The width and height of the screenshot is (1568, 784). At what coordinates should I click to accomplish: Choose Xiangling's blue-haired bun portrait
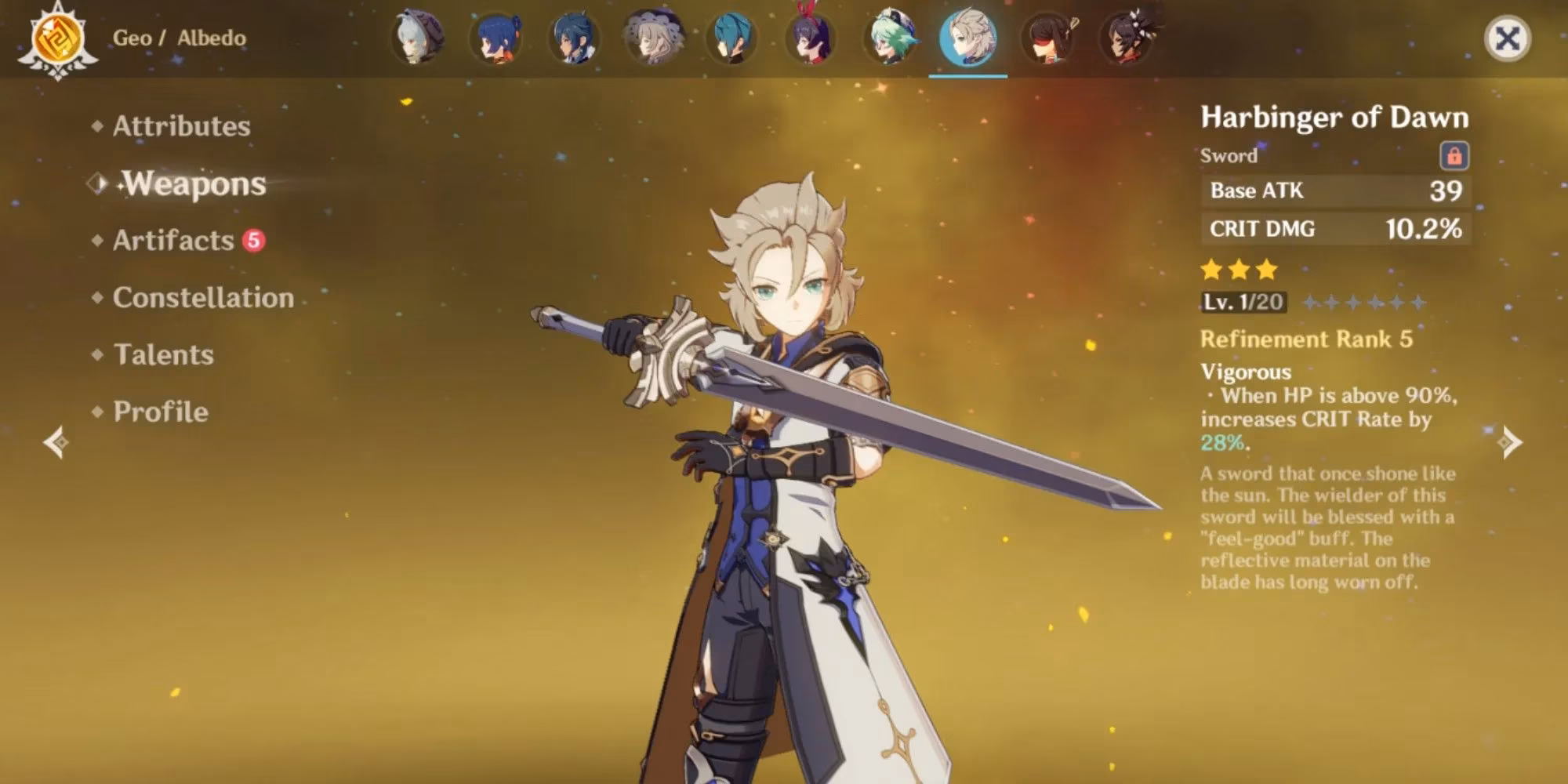click(496, 38)
